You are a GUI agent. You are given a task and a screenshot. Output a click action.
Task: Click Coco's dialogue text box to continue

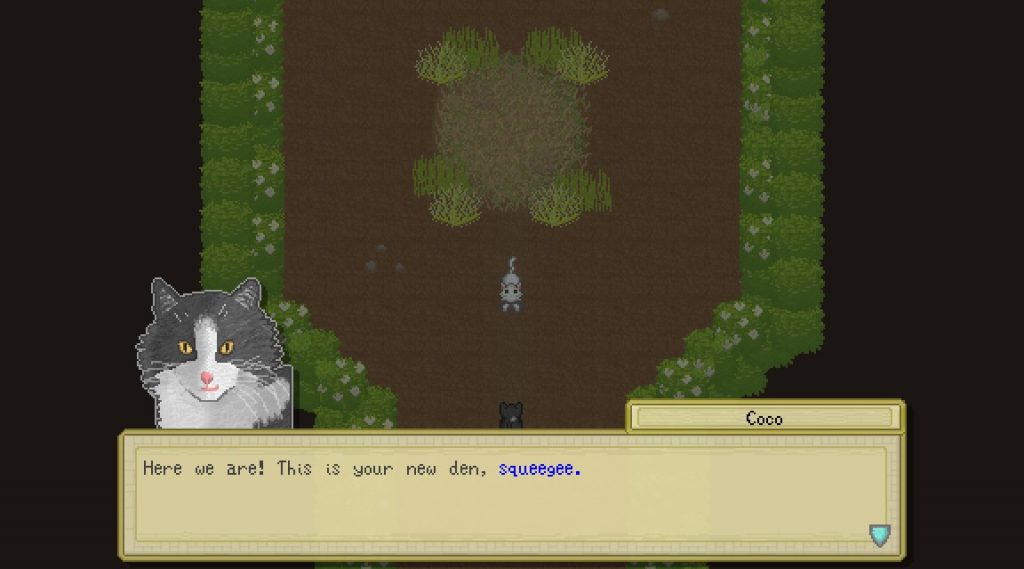click(x=510, y=495)
